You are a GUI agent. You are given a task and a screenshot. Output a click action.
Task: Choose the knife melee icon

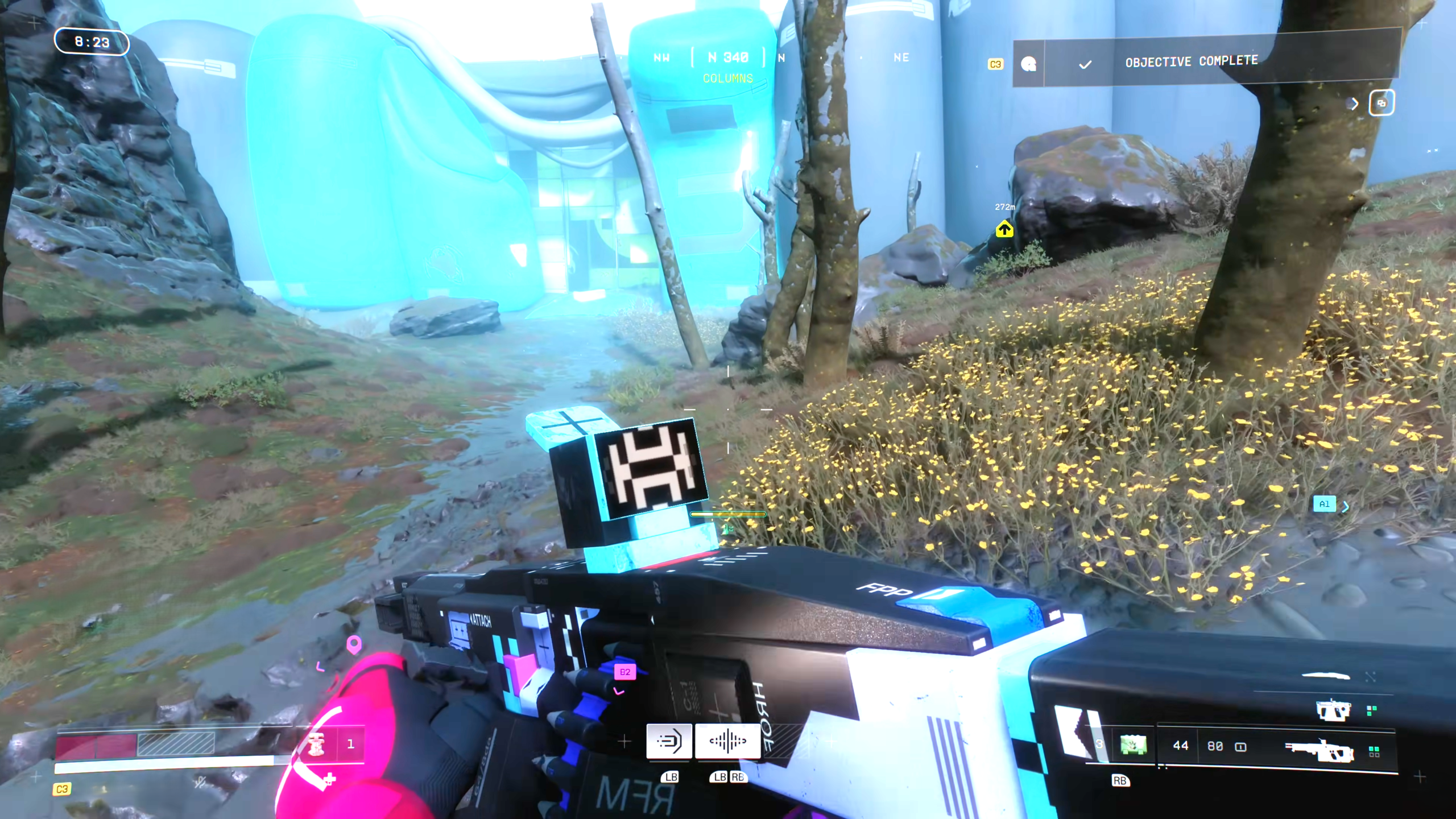1326,676
